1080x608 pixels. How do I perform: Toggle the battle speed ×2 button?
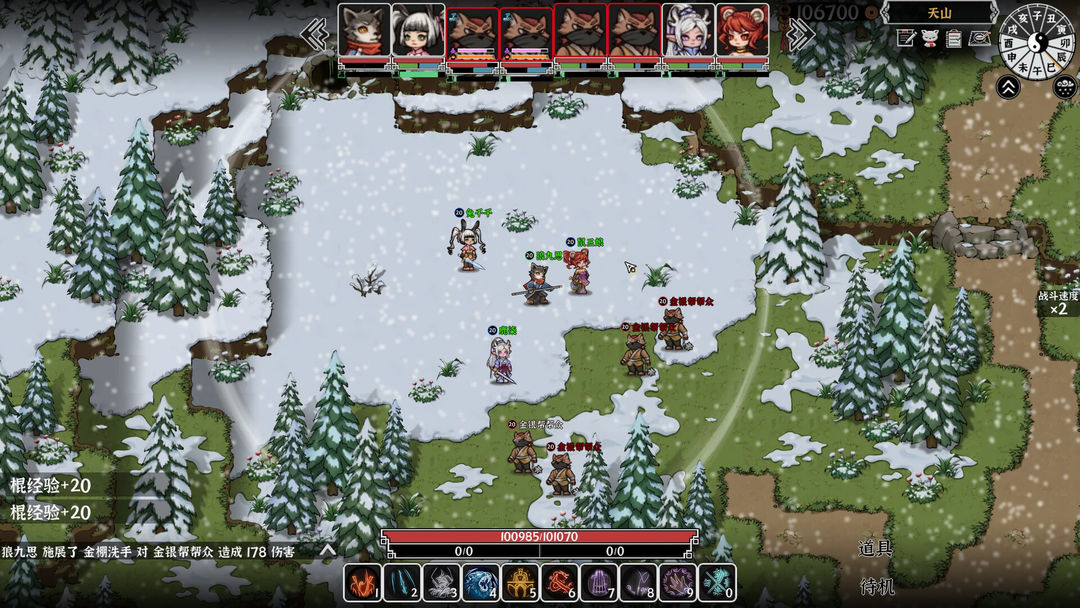[1058, 303]
